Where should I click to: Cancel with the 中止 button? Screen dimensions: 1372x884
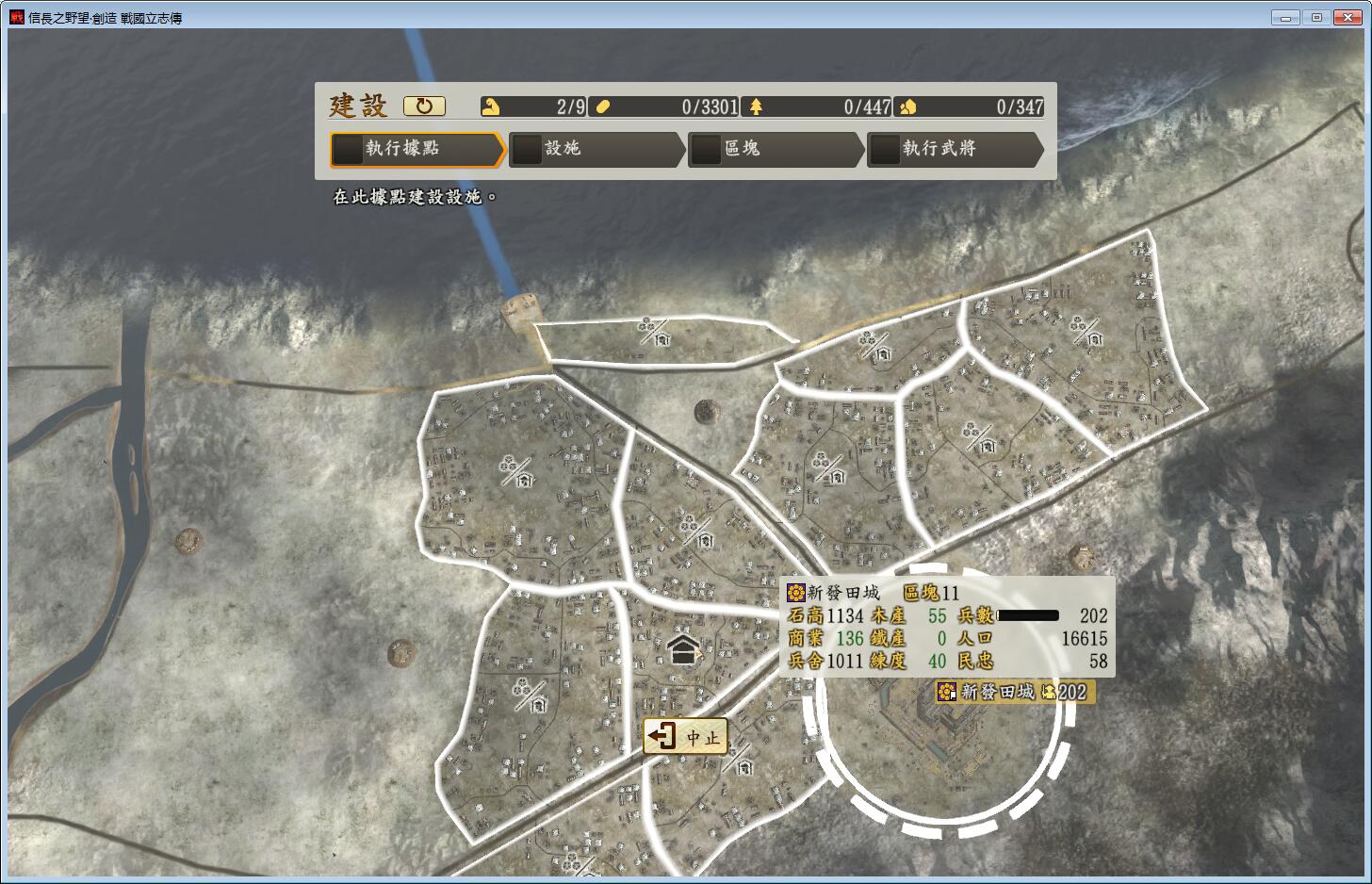pos(685,737)
